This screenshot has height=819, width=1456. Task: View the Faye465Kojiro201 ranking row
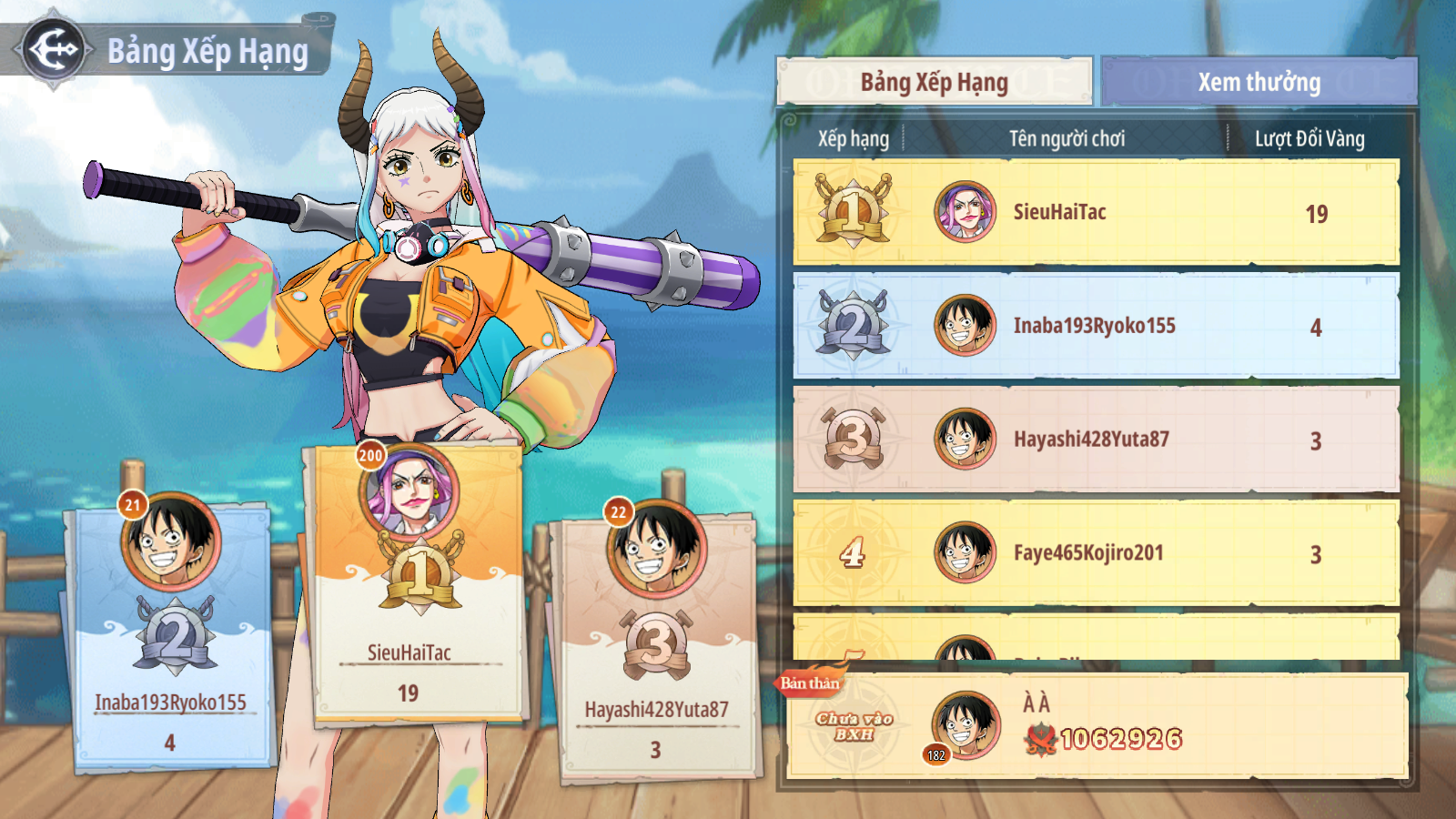[1096, 552]
